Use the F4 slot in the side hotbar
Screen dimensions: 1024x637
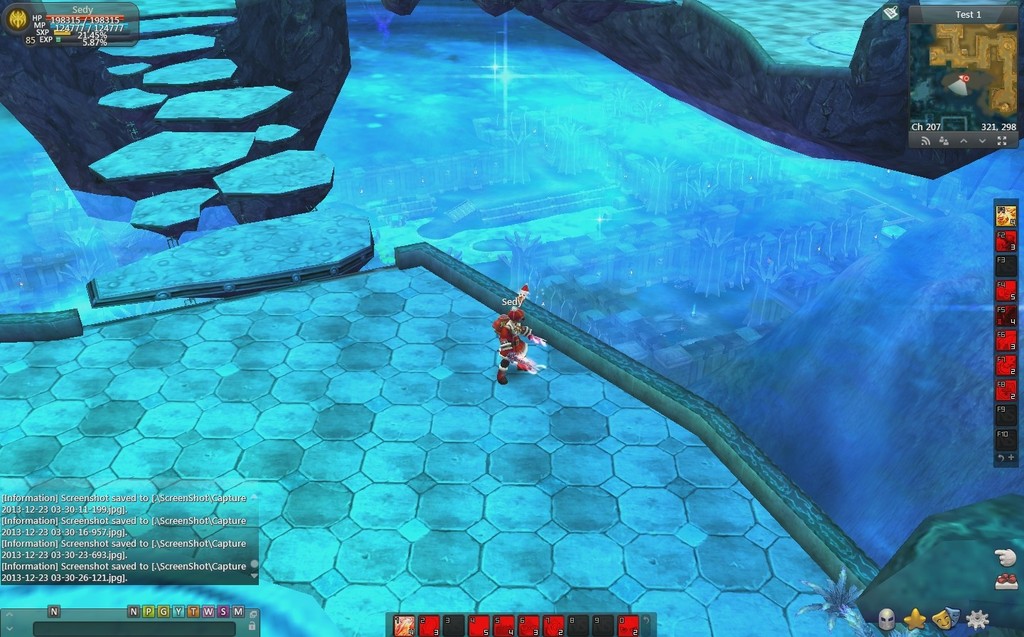click(x=1006, y=291)
